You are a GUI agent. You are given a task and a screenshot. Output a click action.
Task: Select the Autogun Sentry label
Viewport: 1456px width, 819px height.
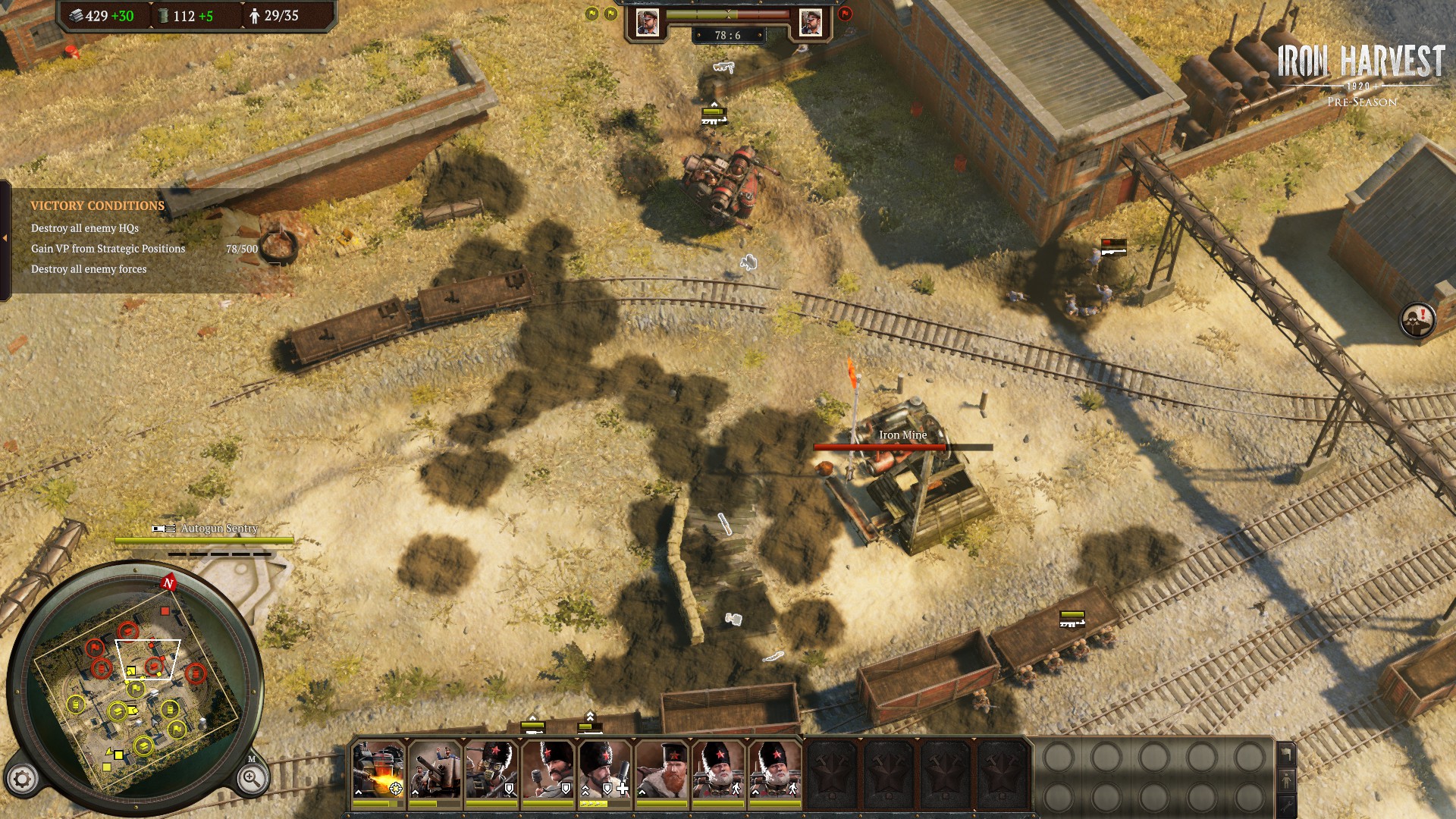pyautogui.click(x=218, y=529)
